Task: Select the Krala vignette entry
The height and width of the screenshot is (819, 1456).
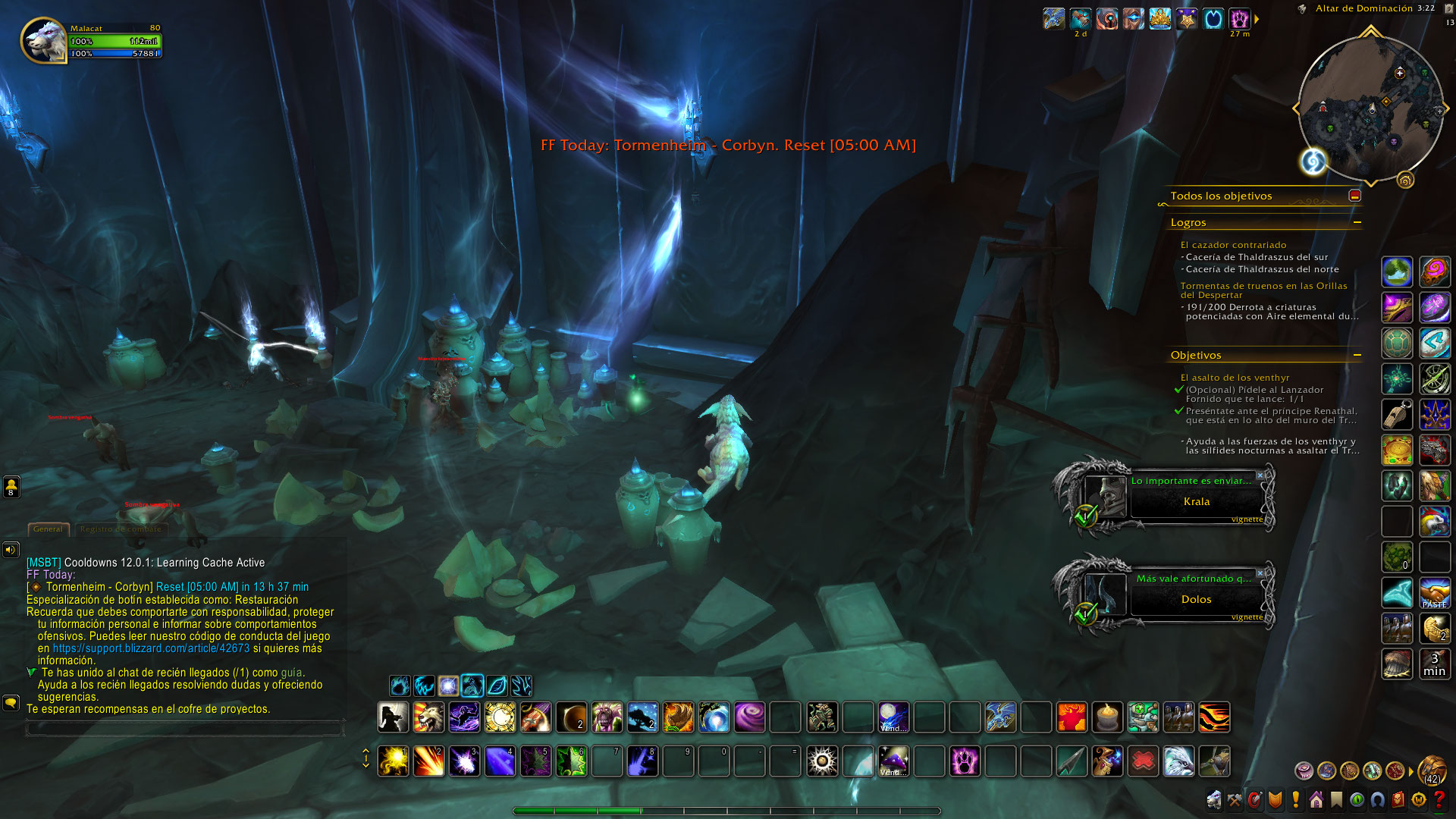Action: (x=1196, y=501)
